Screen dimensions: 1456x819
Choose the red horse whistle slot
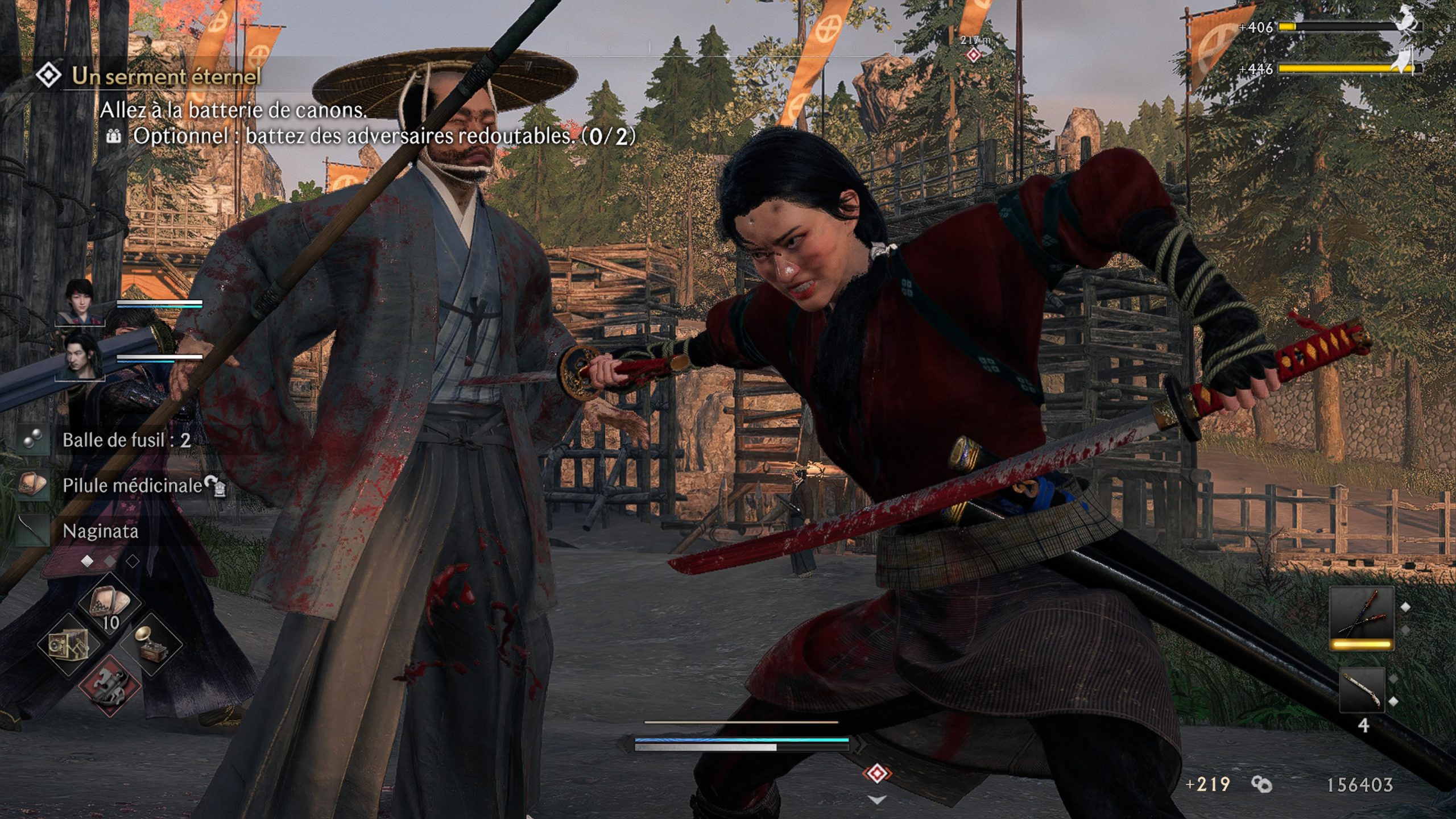point(109,684)
